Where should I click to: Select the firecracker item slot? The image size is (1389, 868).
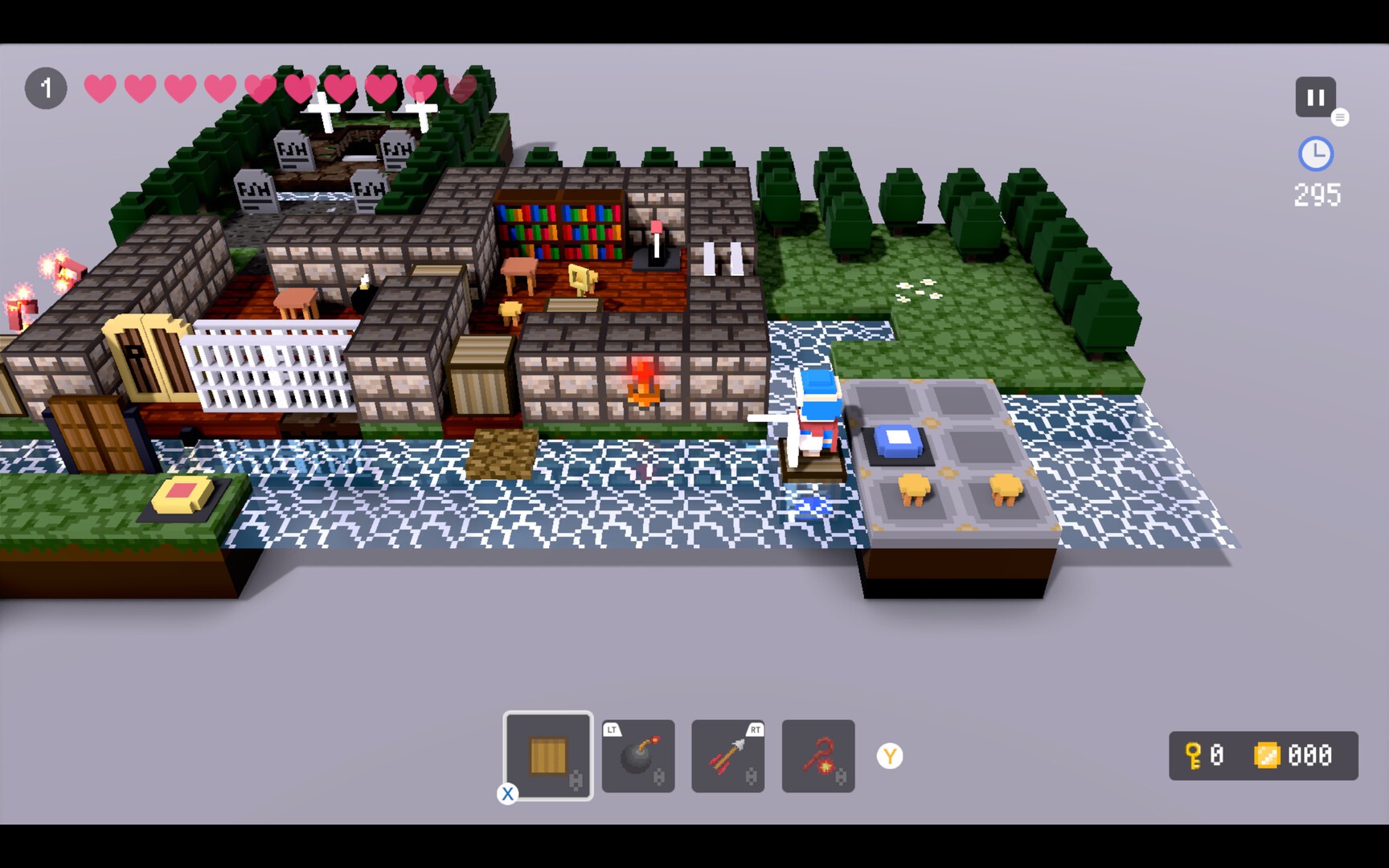[x=818, y=755]
